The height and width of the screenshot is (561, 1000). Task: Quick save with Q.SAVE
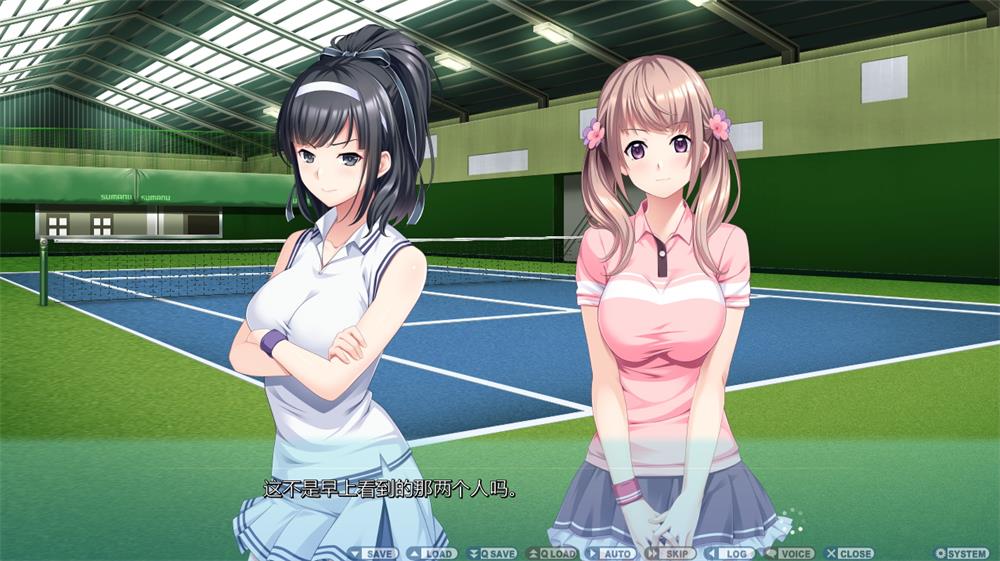[492, 553]
